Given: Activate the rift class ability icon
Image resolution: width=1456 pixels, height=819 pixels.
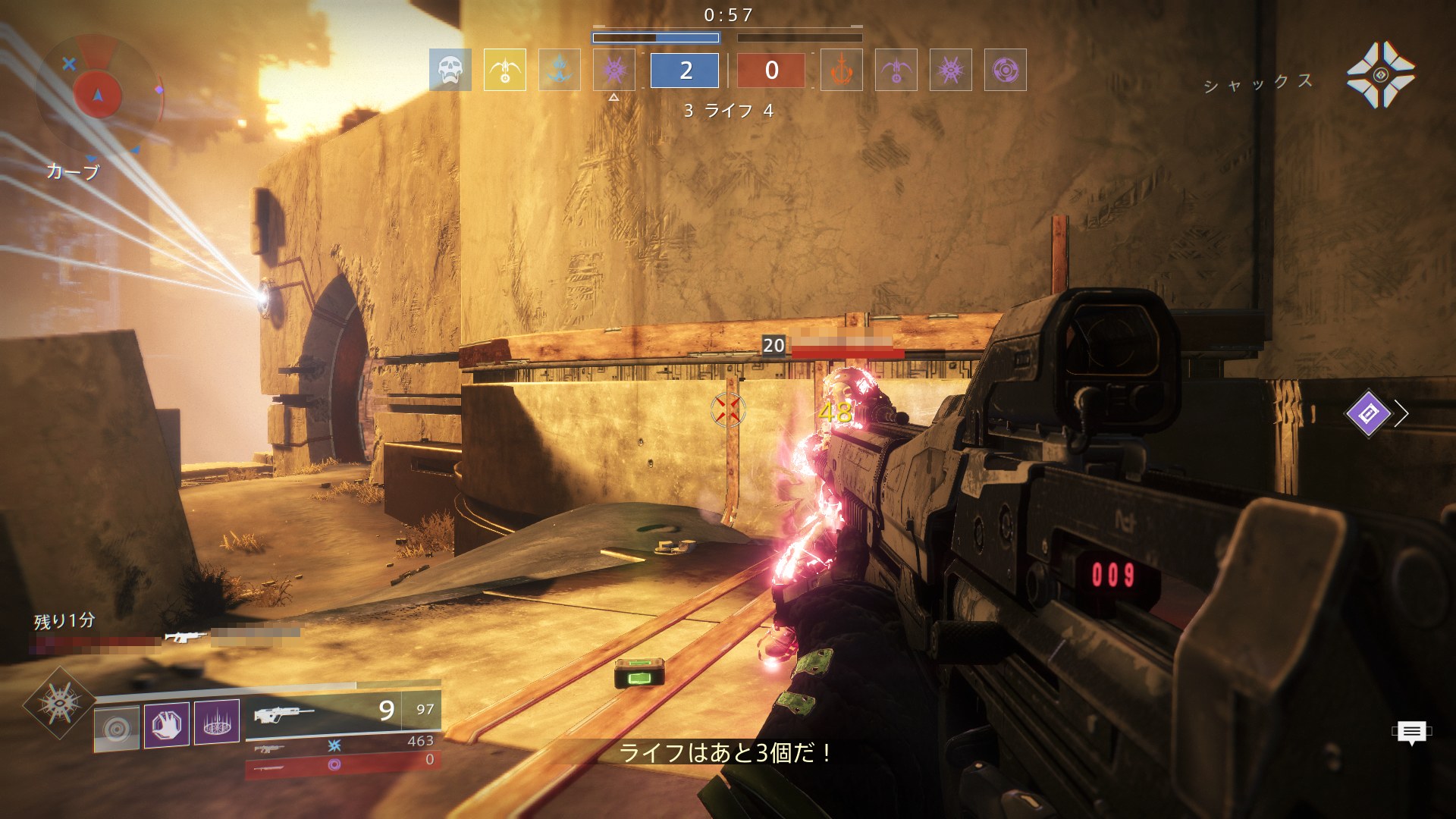Looking at the screenshot, I should tap(217, 721).
